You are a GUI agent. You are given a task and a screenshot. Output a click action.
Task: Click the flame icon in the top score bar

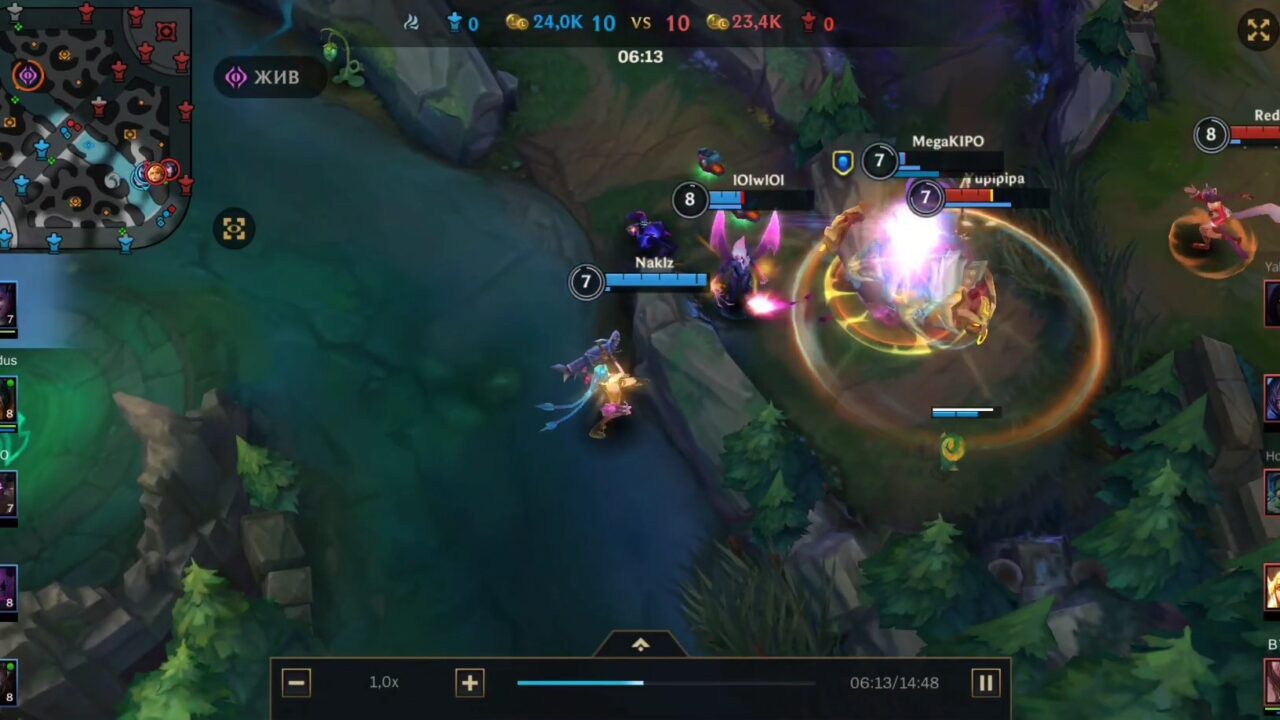point(411,22)
